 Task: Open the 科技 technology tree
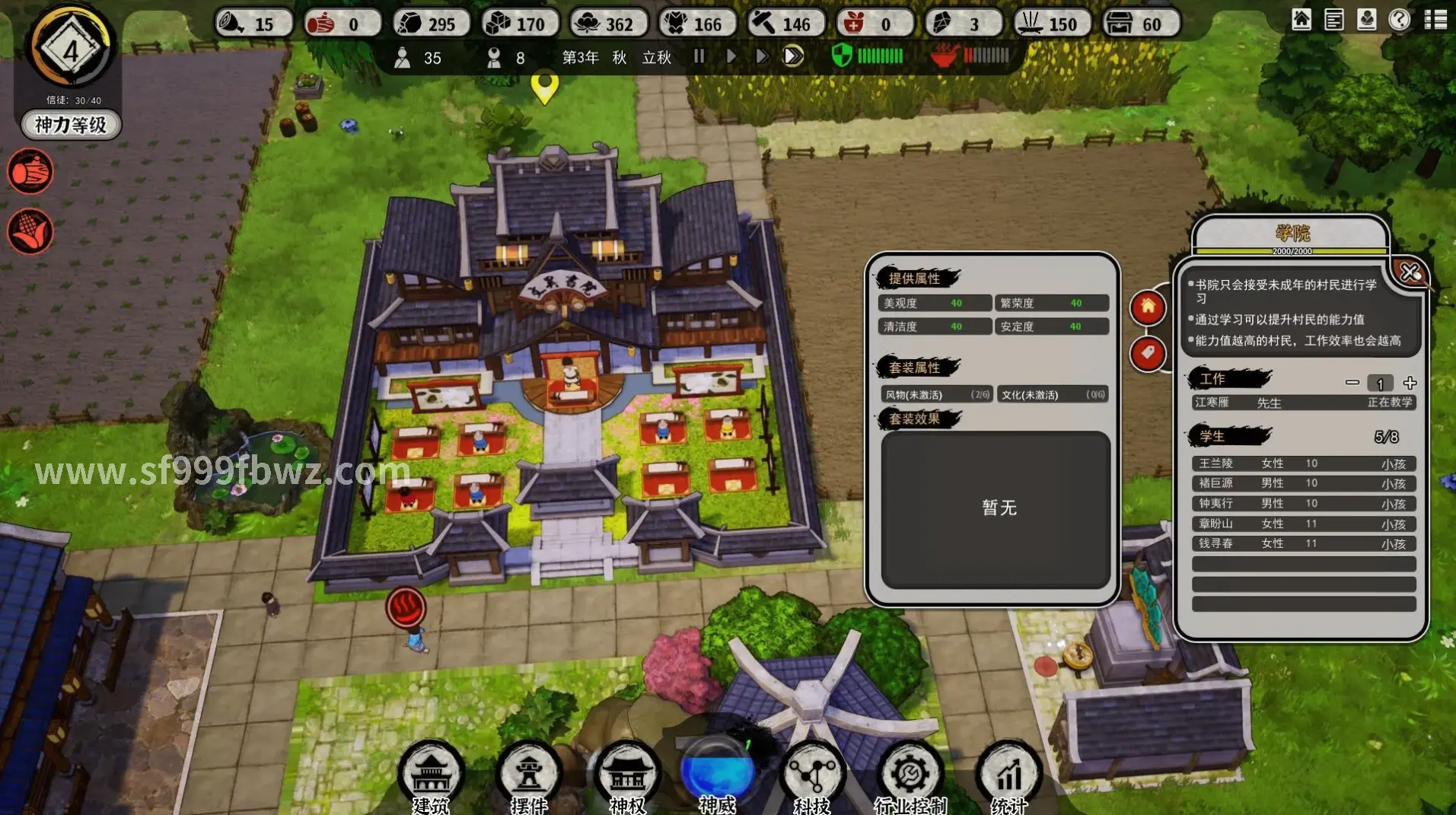(812, 776)
